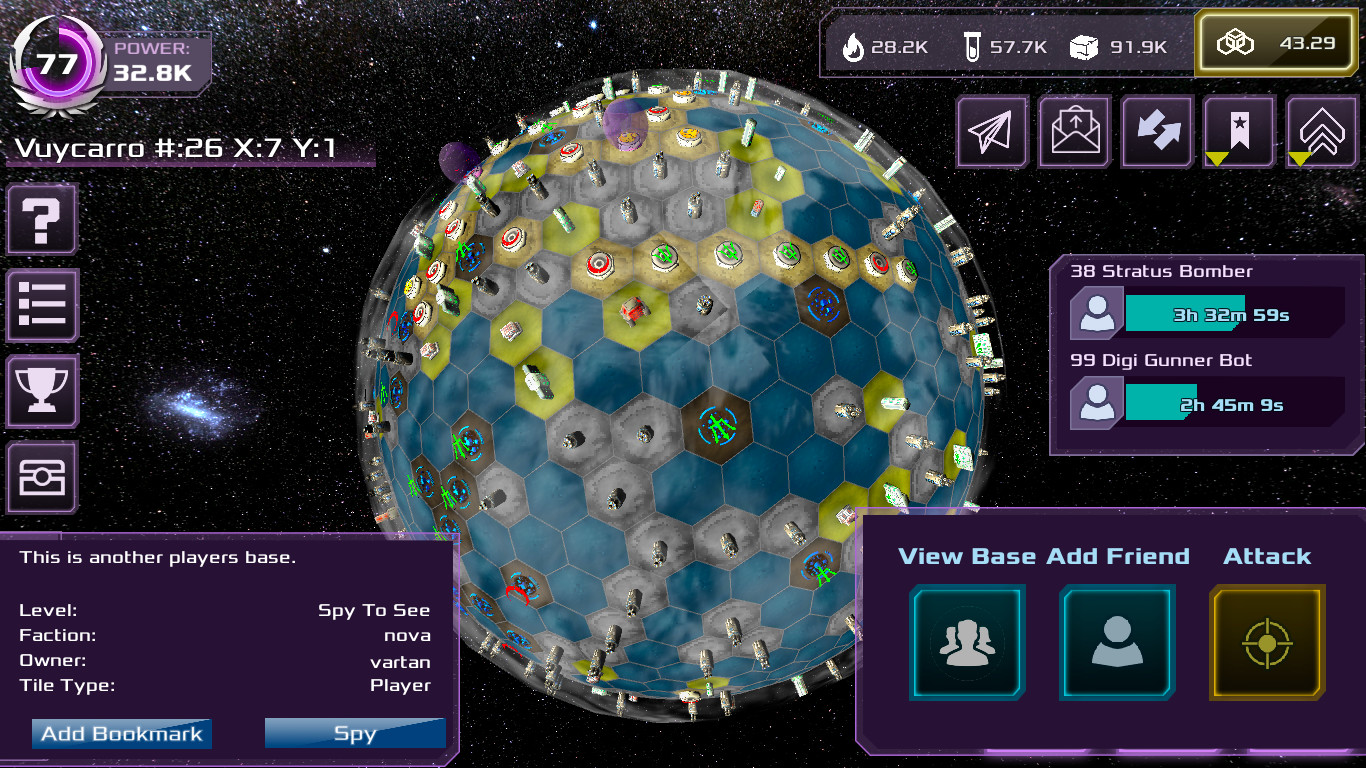This screenshot has width=1366, height=768.
Task: Click the two-arrows swap icon
Action: pos(1157,131)
